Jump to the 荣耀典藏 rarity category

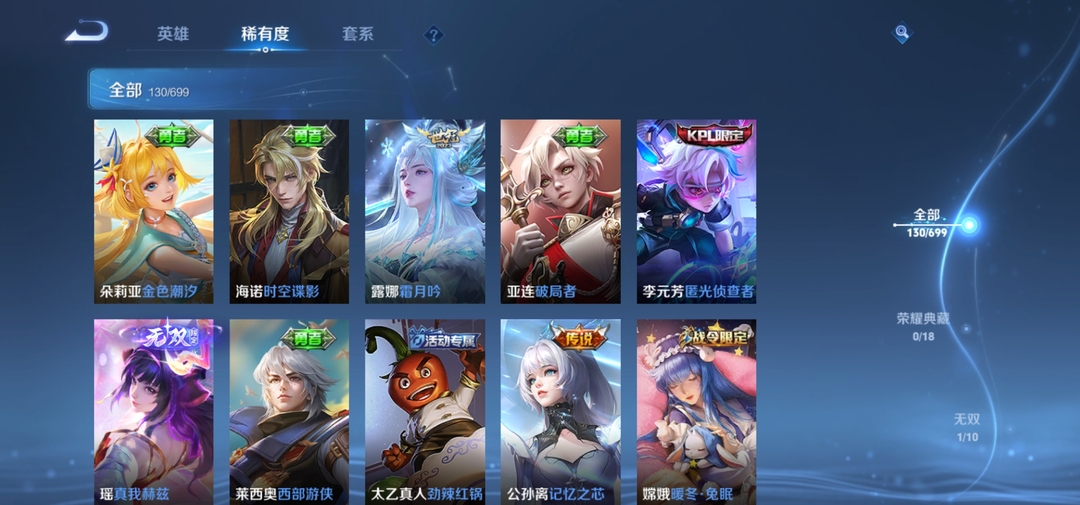coord(922,326)
